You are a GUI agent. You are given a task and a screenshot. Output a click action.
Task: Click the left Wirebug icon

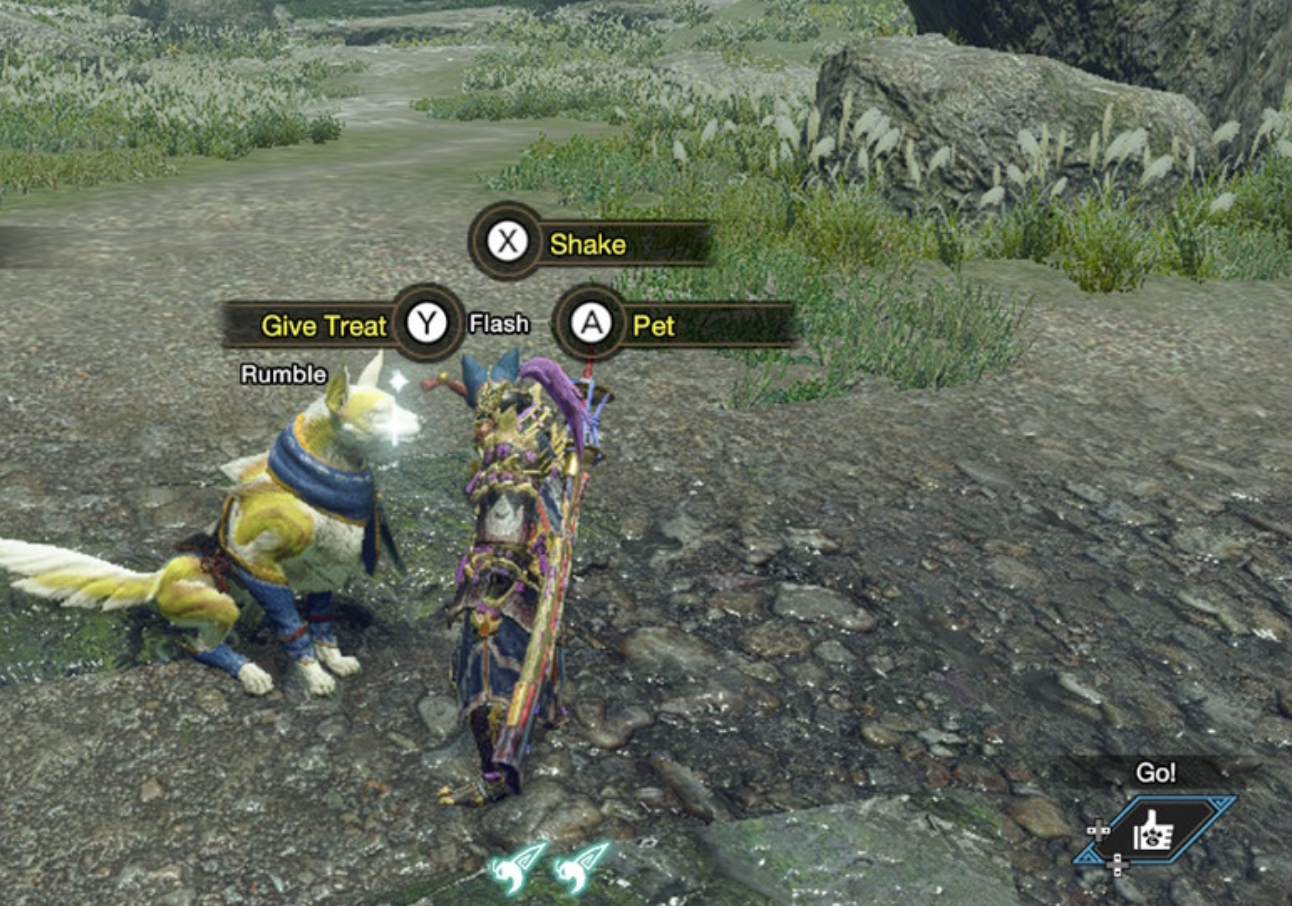pos(508,869)
